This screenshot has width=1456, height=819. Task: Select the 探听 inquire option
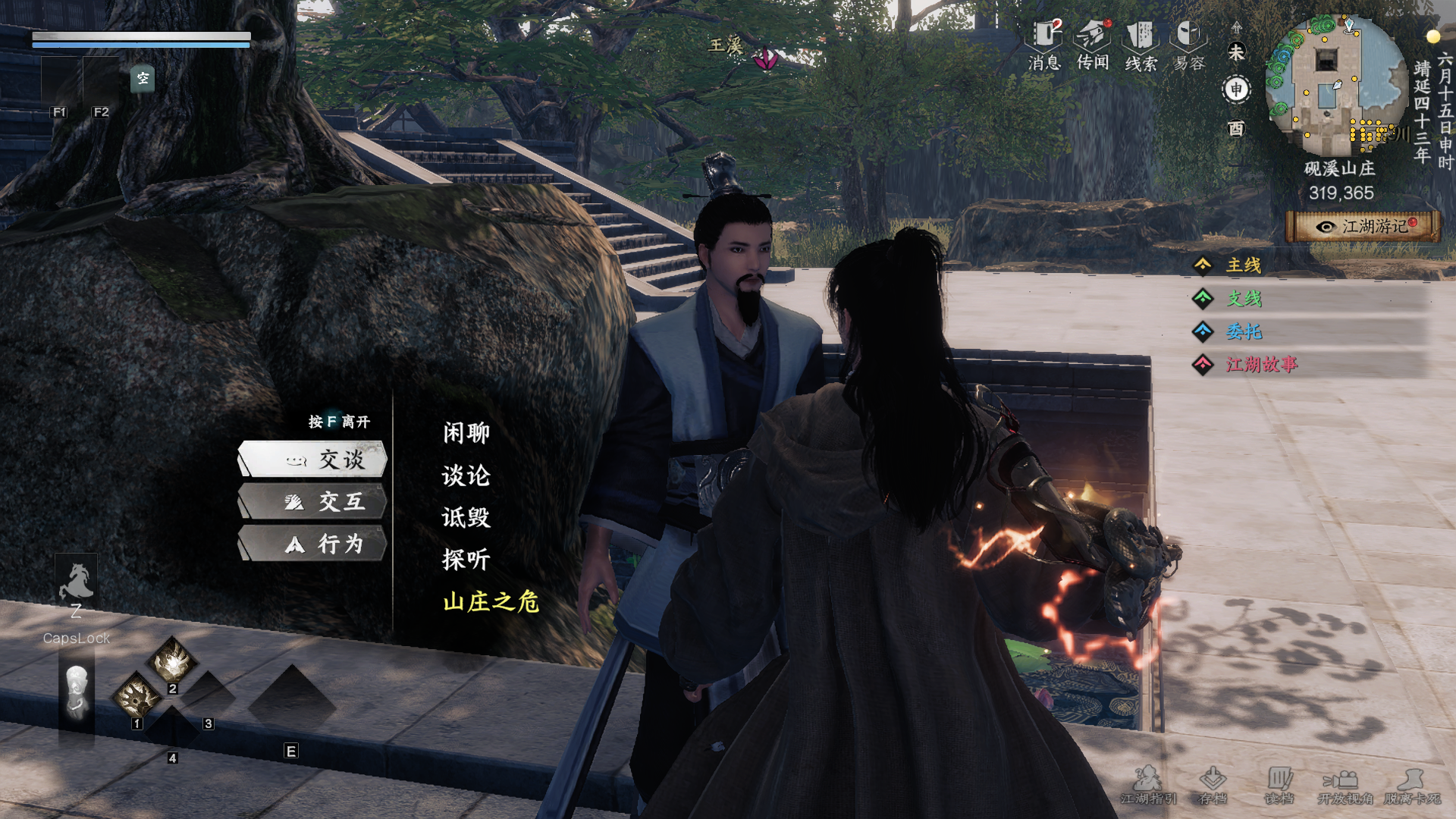coord(466,560)
